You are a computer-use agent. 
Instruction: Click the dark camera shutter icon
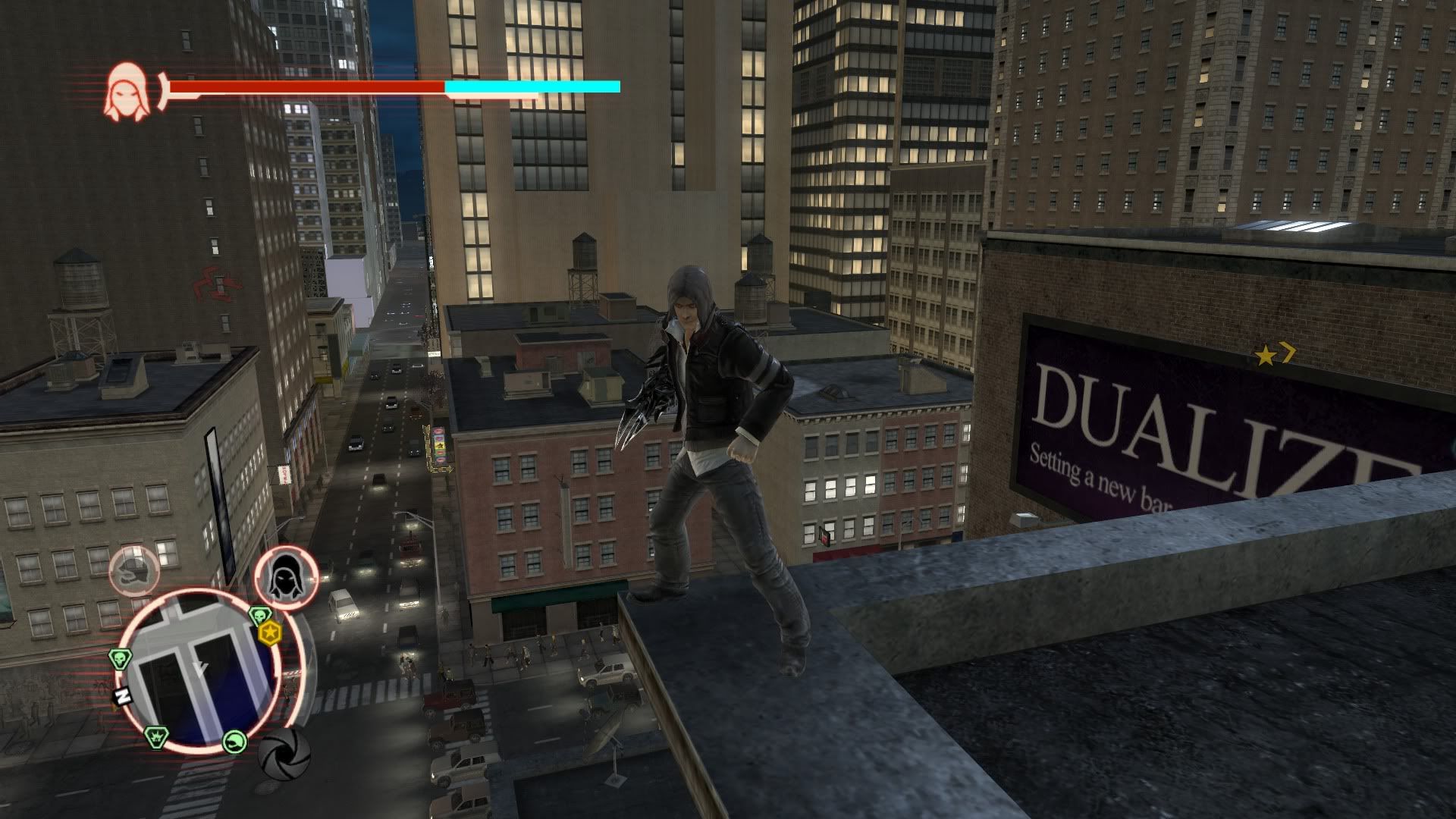pos(284,752)
